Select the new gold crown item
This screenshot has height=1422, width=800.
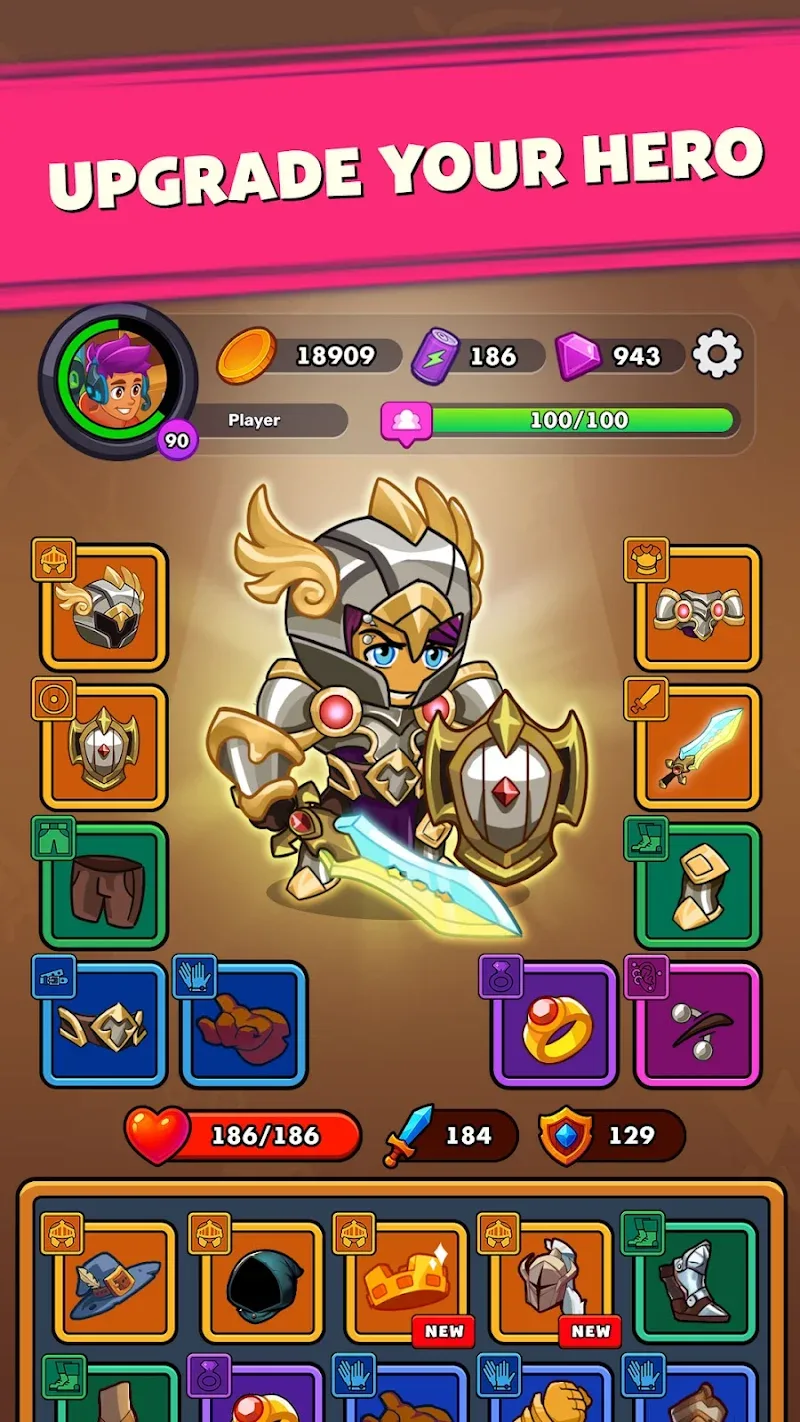point(406,1282)
